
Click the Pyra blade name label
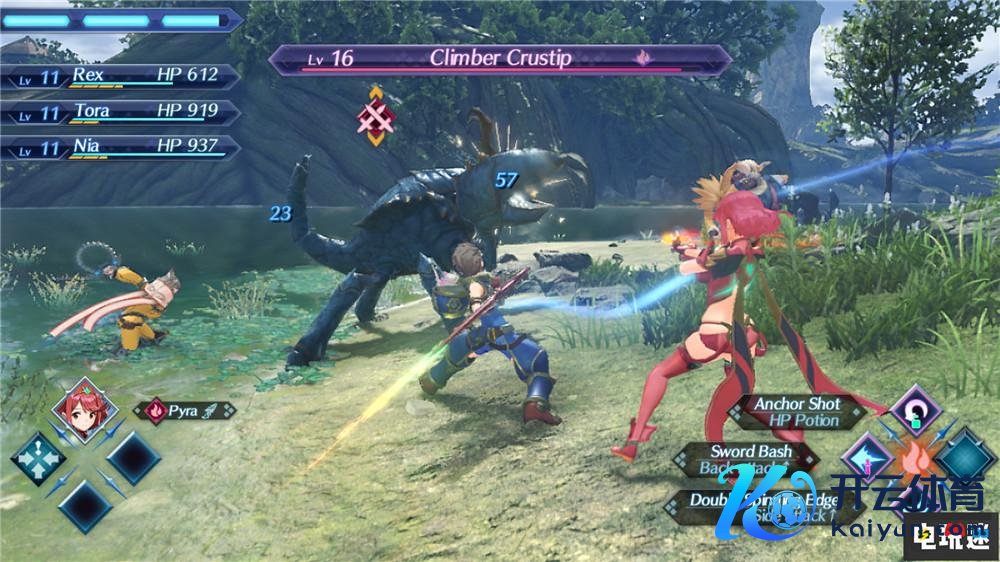point(185,410)
